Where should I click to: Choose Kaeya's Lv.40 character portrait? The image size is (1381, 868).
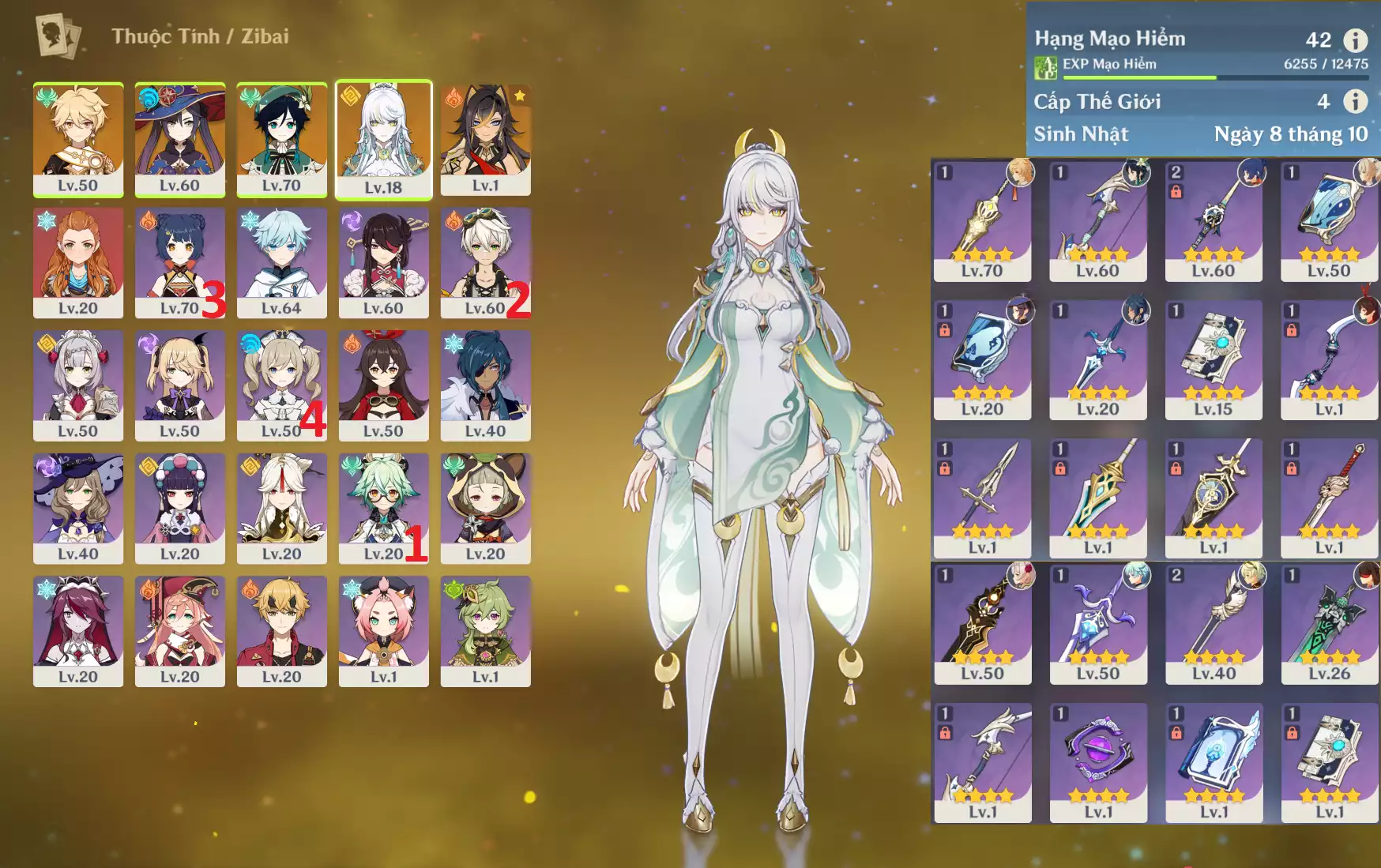[x=486, y=385]
